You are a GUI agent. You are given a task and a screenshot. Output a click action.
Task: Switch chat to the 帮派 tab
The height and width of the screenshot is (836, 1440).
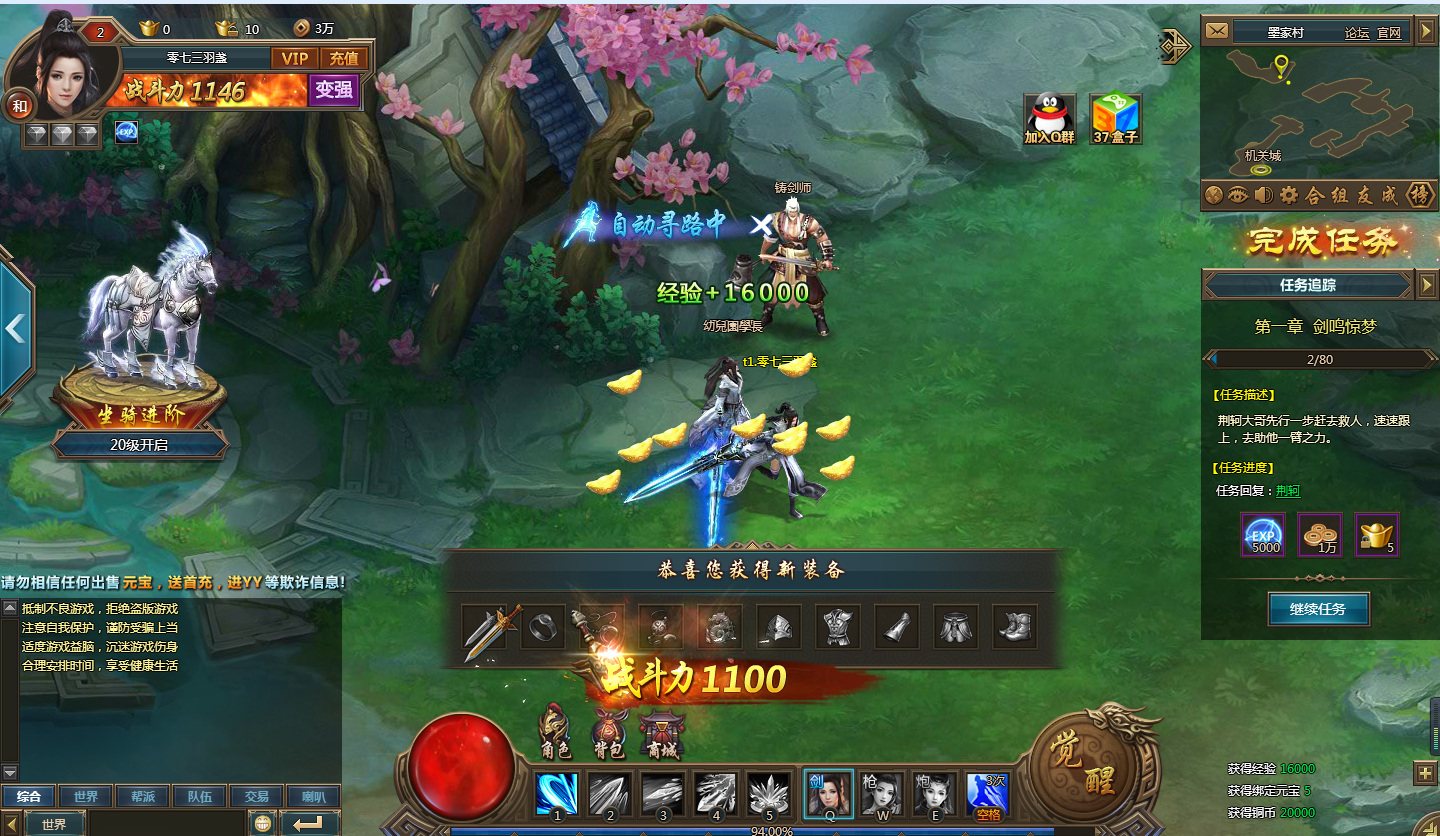[x=142, y=797]
